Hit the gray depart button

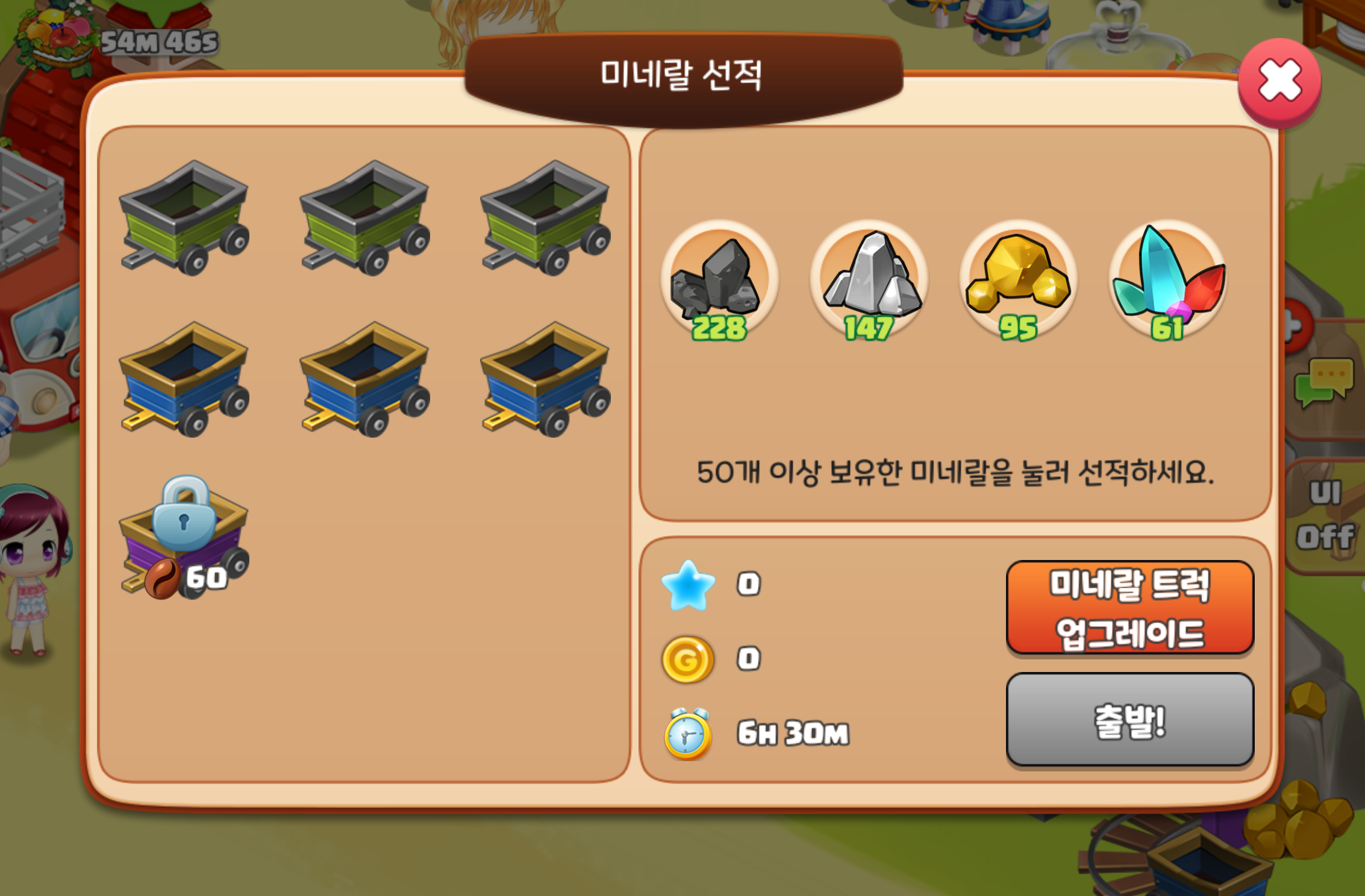(x=1129, y=720)
